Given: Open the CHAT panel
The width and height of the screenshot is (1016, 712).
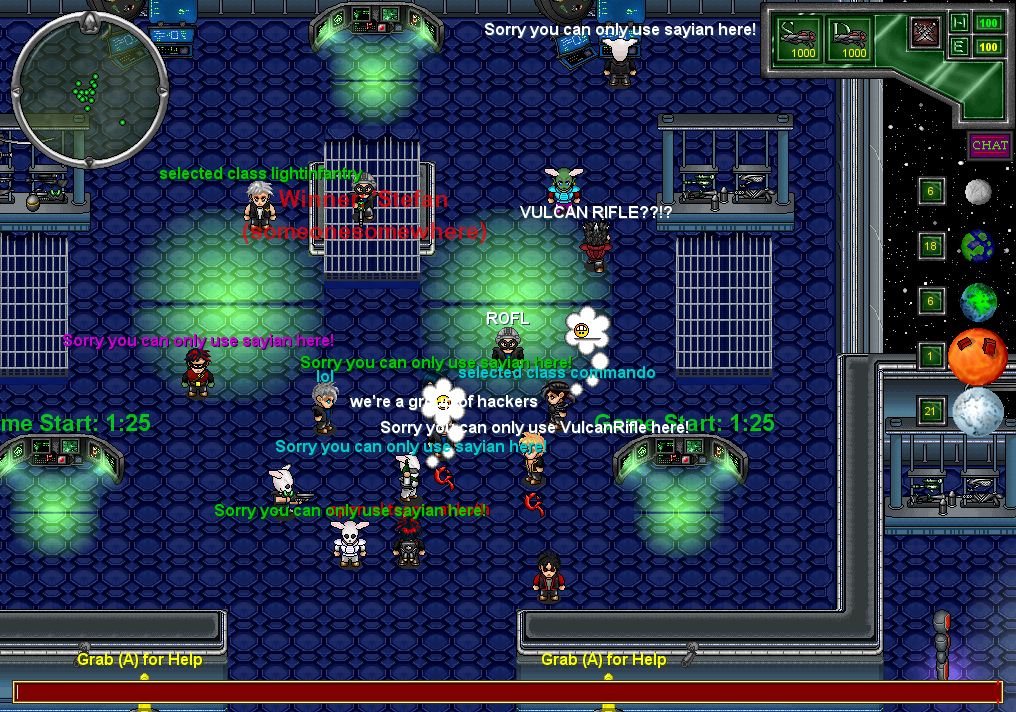Looking at the screenshot, I should pyautogui.click(x=989, y=146).
